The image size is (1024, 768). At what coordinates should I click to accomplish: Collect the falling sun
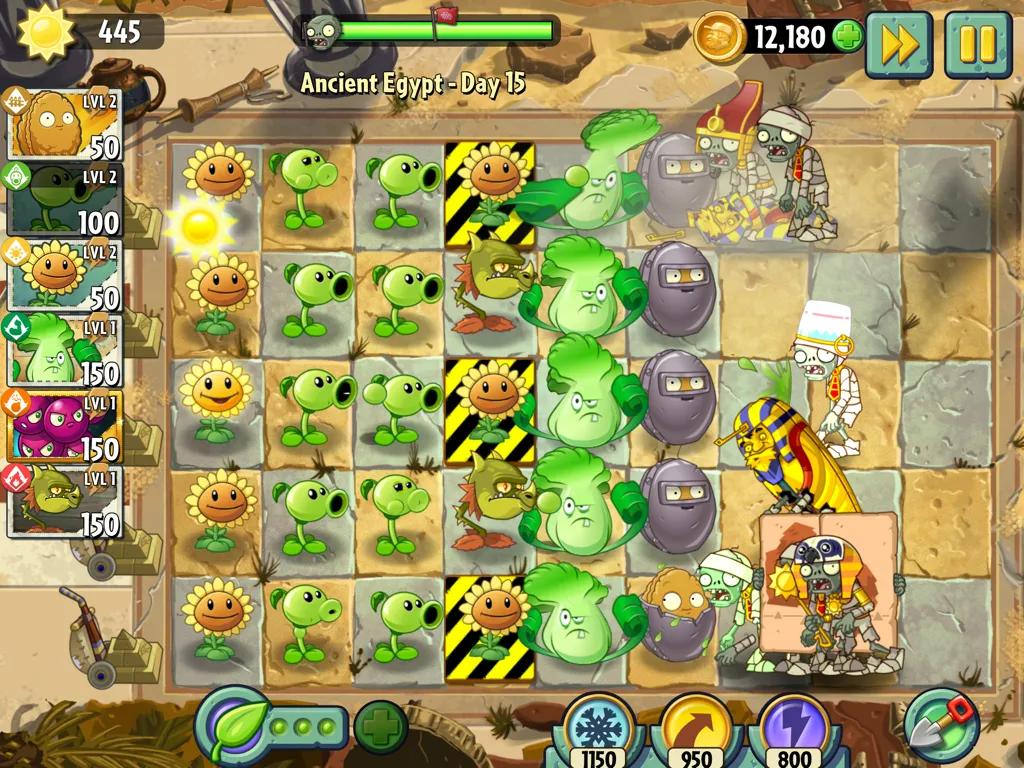point(200,226)
